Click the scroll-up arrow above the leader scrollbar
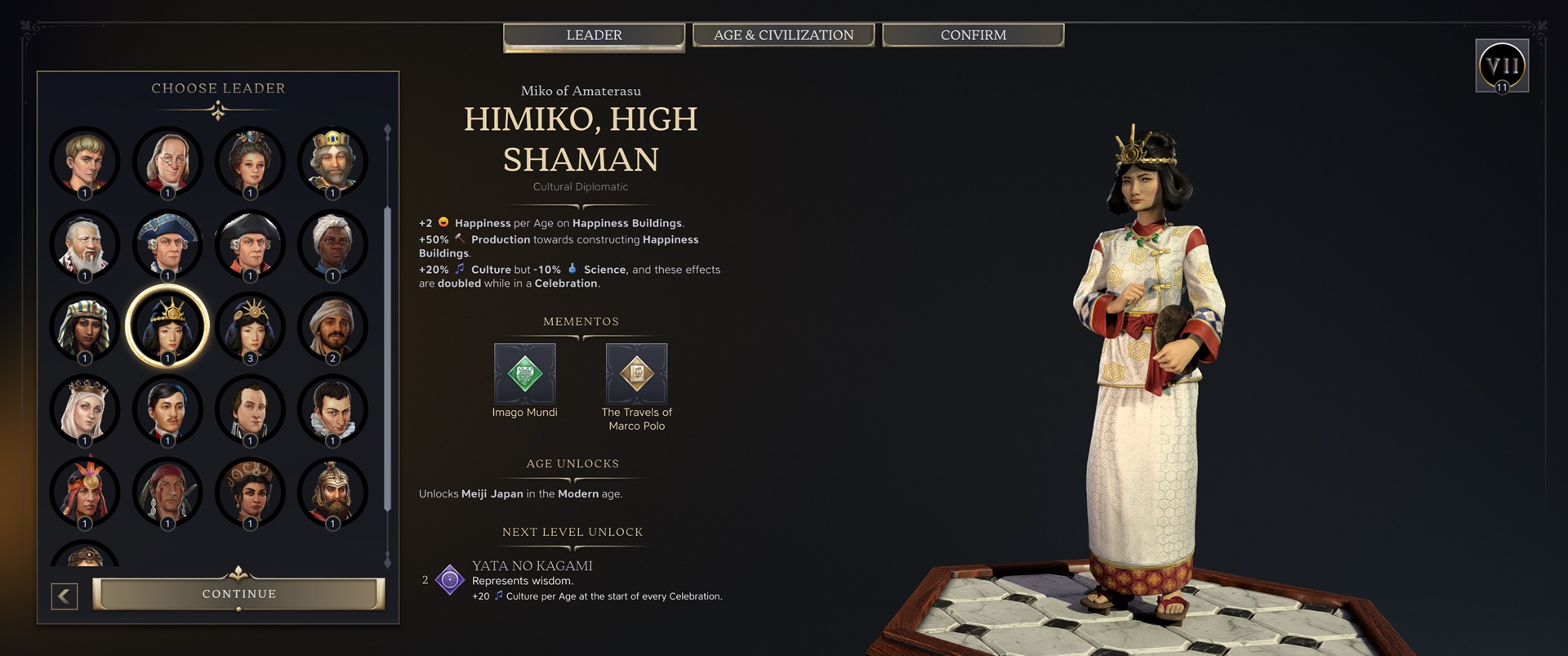Viewport: 1568px width, 656px height. pyautogui.click(x=387, y=127)
